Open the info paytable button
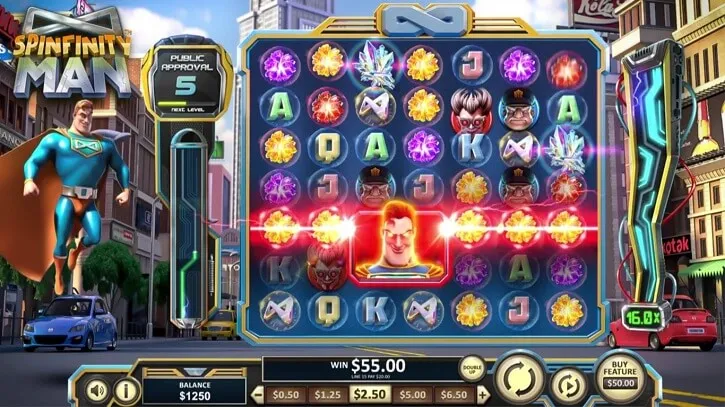 click(127, 388)
